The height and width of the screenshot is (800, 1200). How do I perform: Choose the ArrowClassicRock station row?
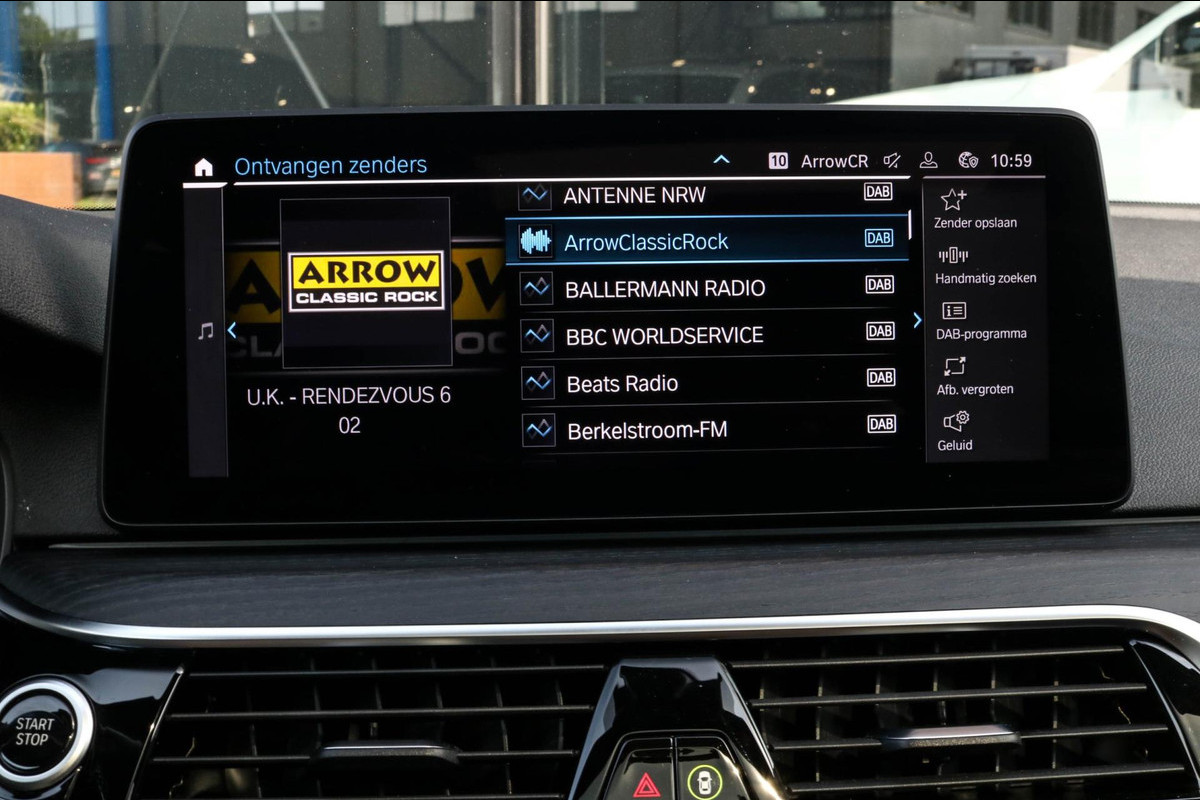(705, 241)
